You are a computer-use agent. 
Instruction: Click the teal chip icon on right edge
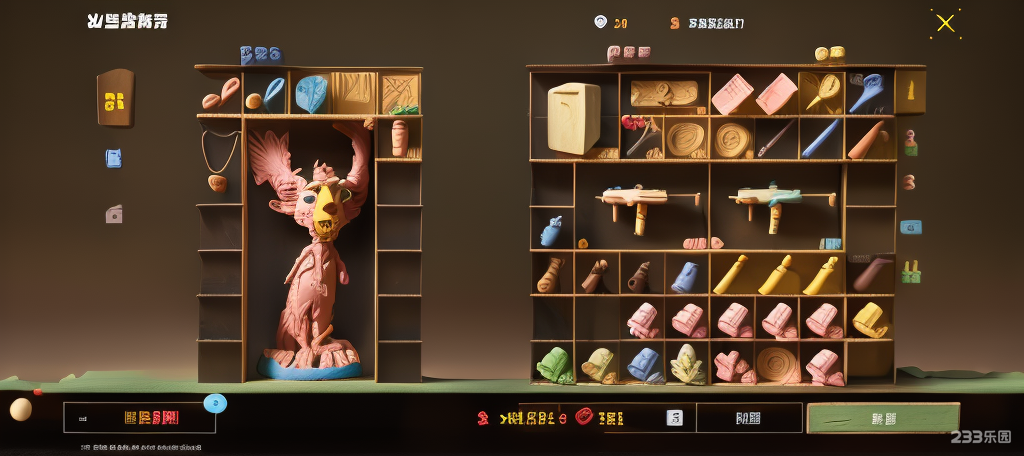910,227
